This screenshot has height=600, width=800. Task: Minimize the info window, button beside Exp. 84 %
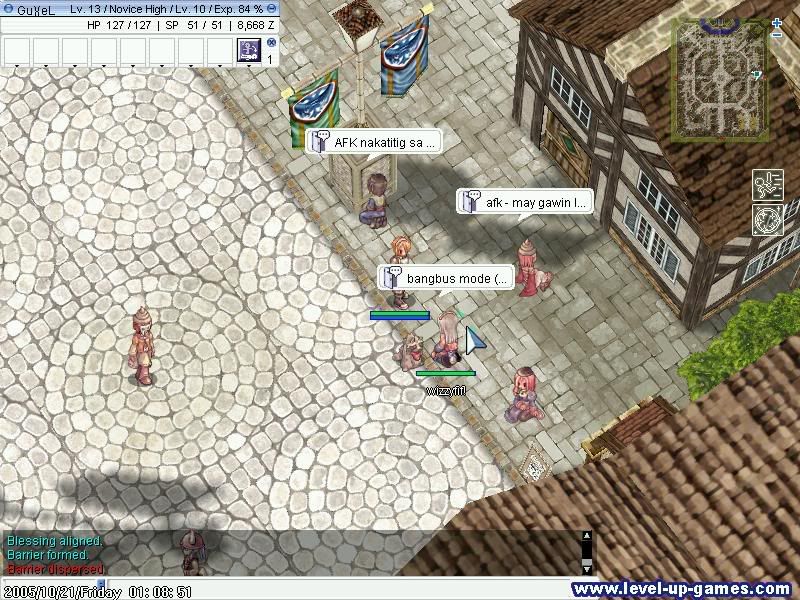pos(273,9)
